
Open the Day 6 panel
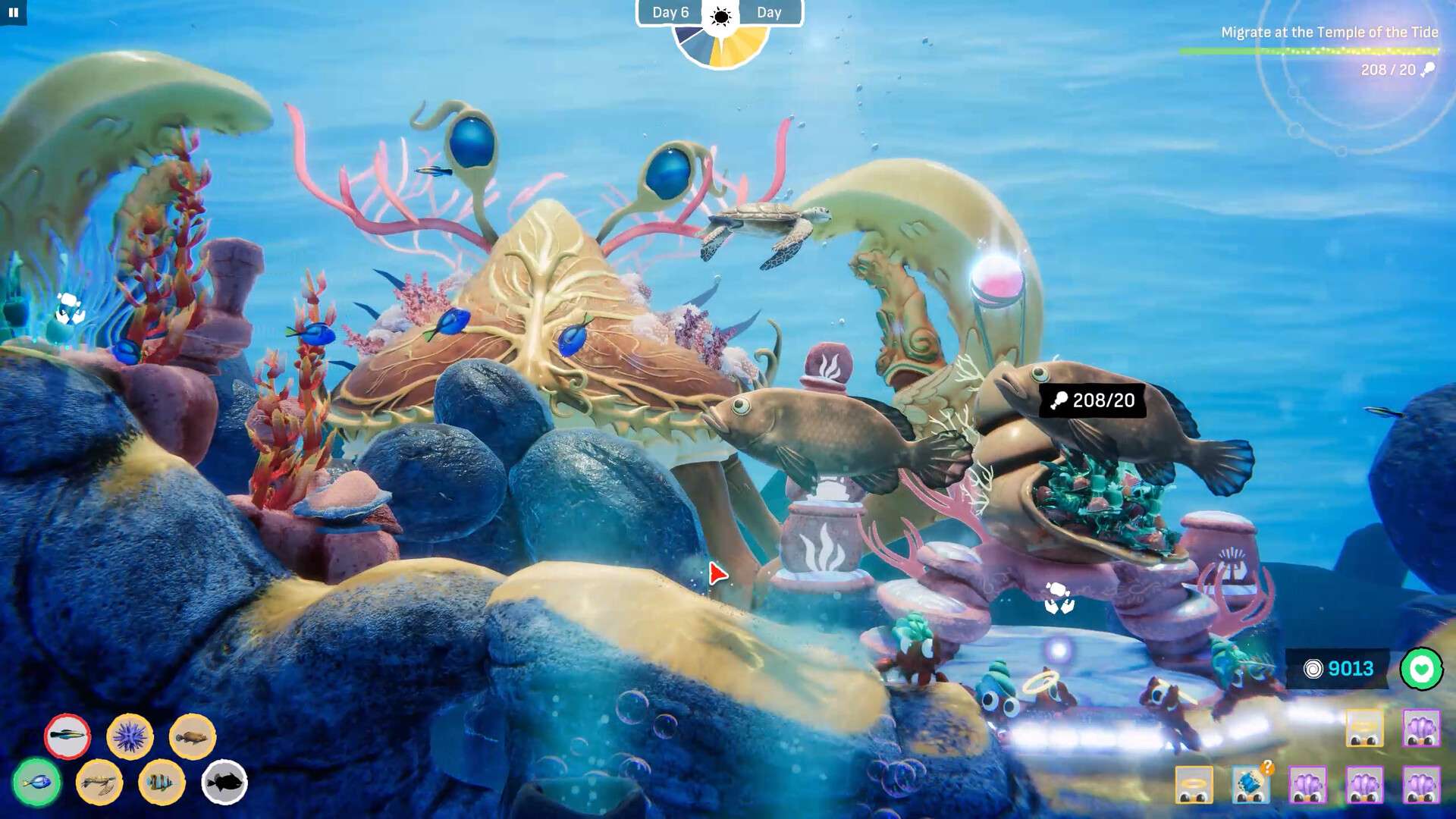click(x=670, y=12)
